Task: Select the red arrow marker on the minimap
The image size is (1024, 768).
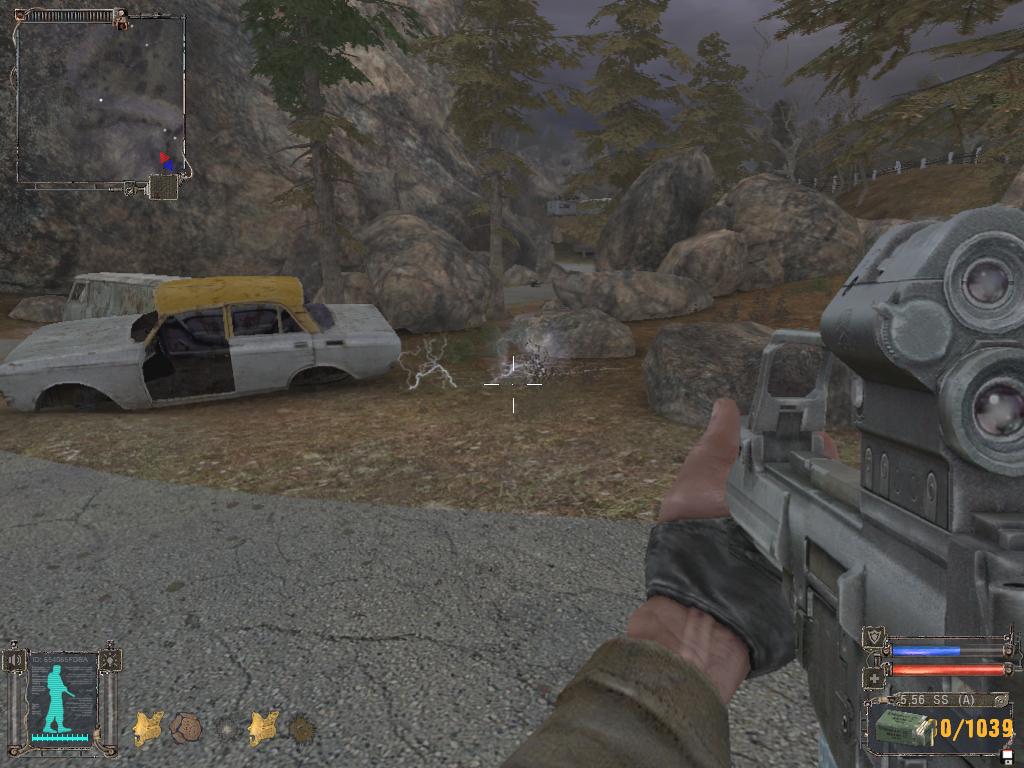Action: tap(164, 157)
